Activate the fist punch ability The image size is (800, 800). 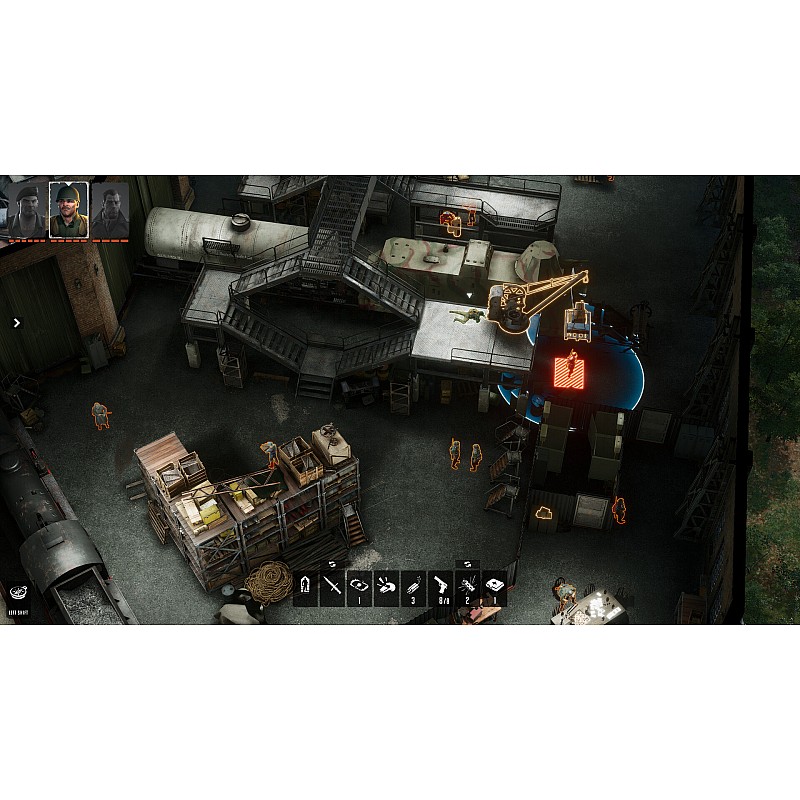tap(386, 587)
